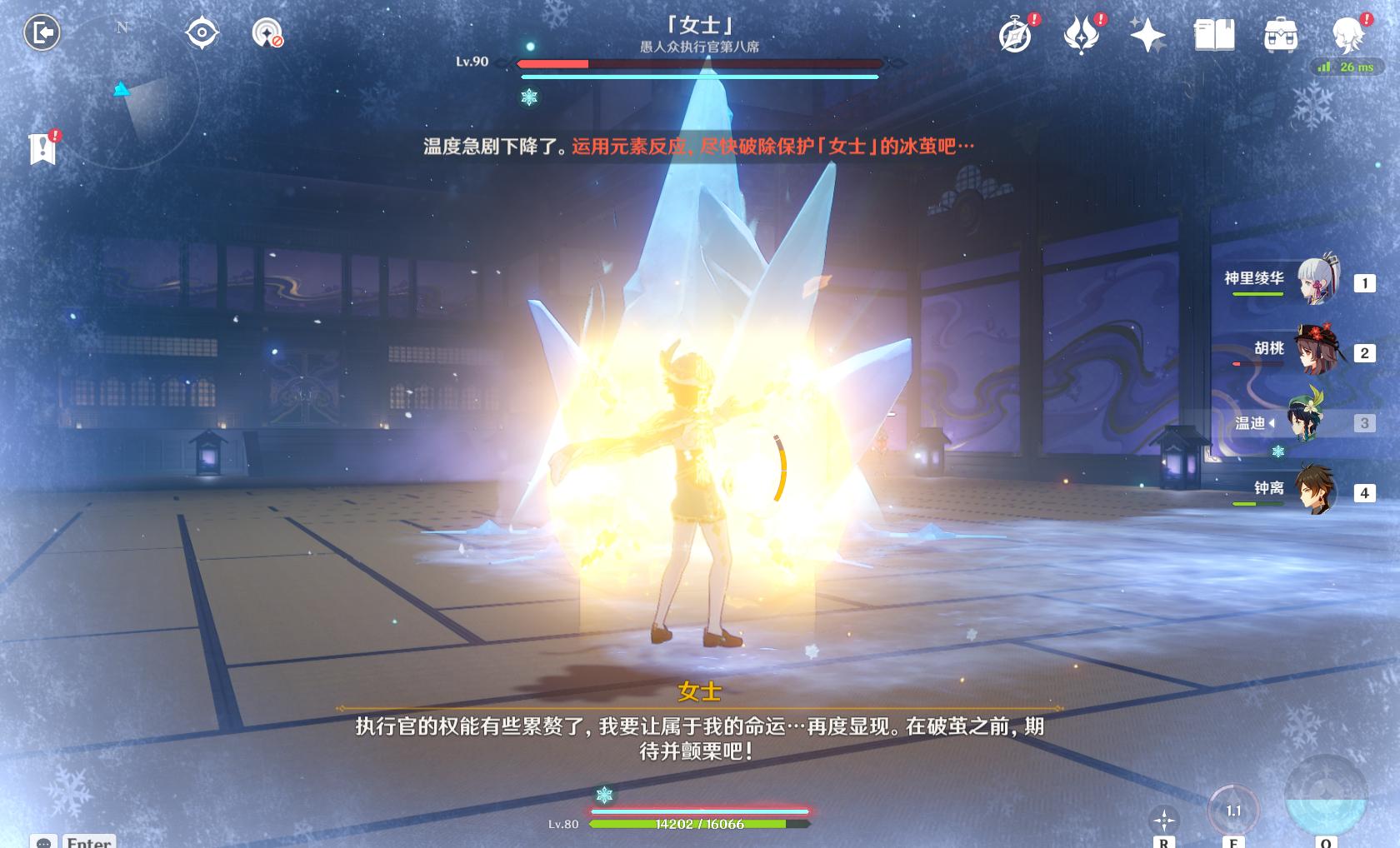Open the wish star icon
Screen dimensions: 1400x848
1147,36
